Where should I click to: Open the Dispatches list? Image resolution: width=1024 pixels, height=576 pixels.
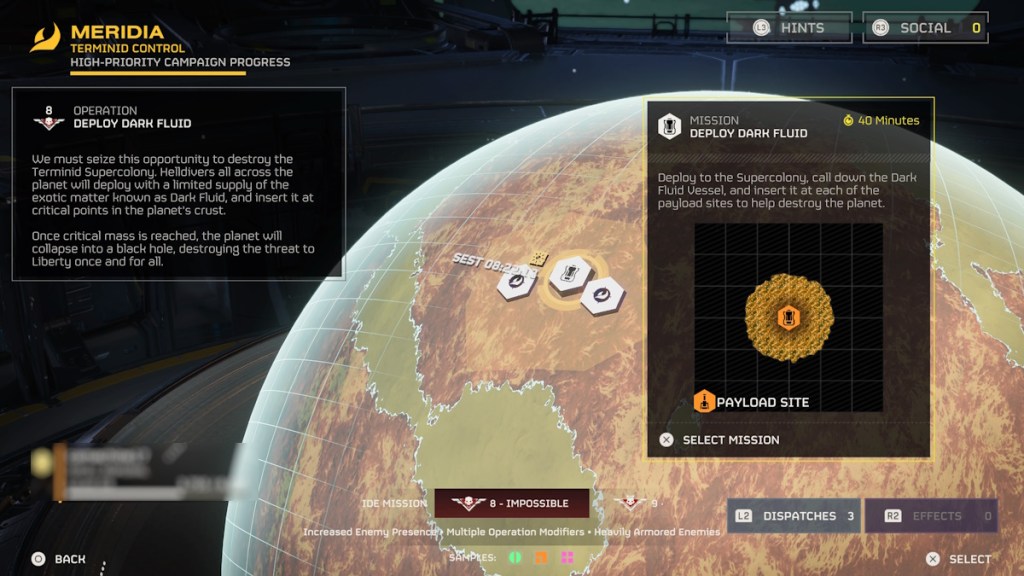[793, 516]
